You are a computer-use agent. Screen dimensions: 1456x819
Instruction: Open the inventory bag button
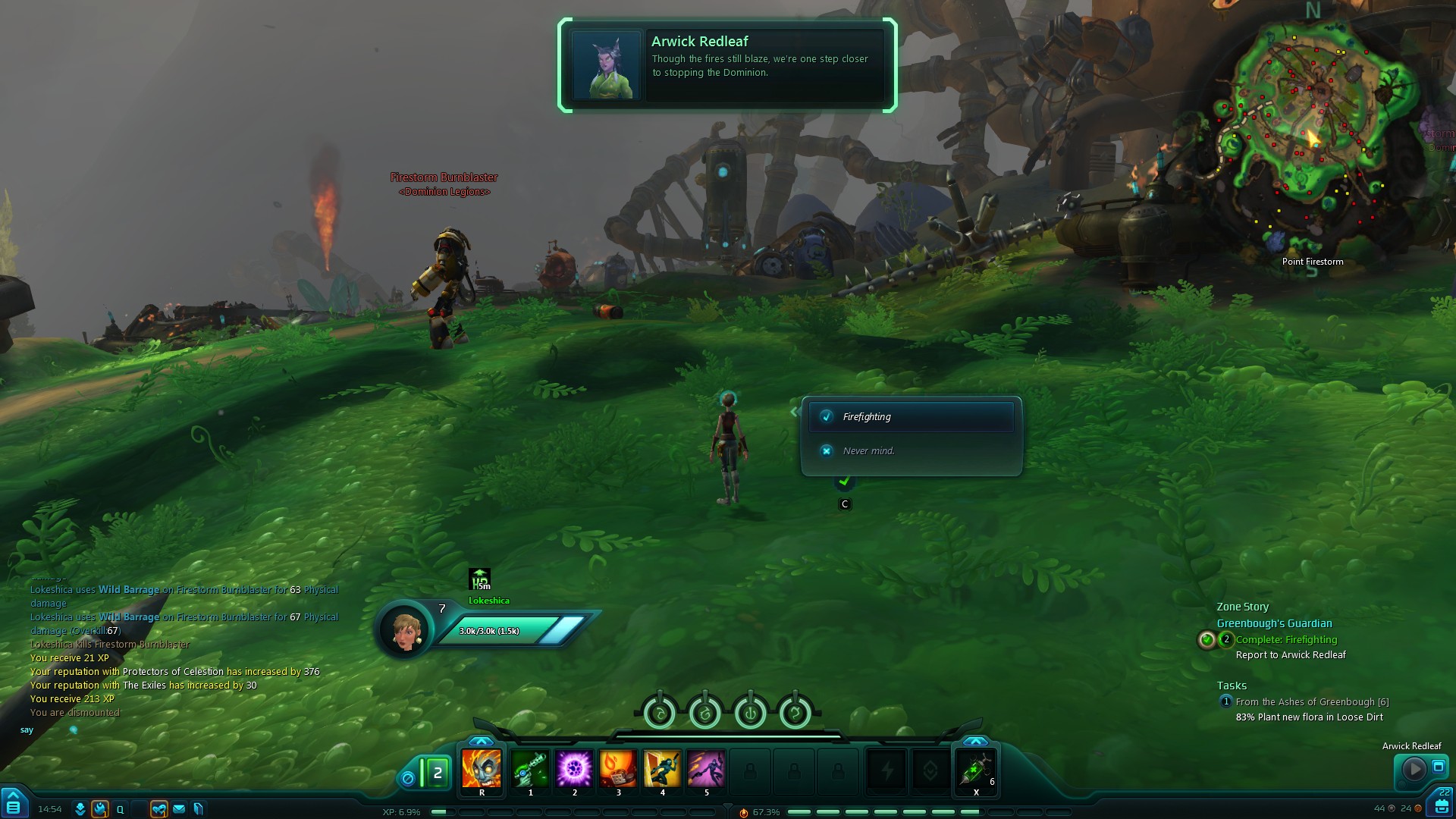tap(1442, 806)
